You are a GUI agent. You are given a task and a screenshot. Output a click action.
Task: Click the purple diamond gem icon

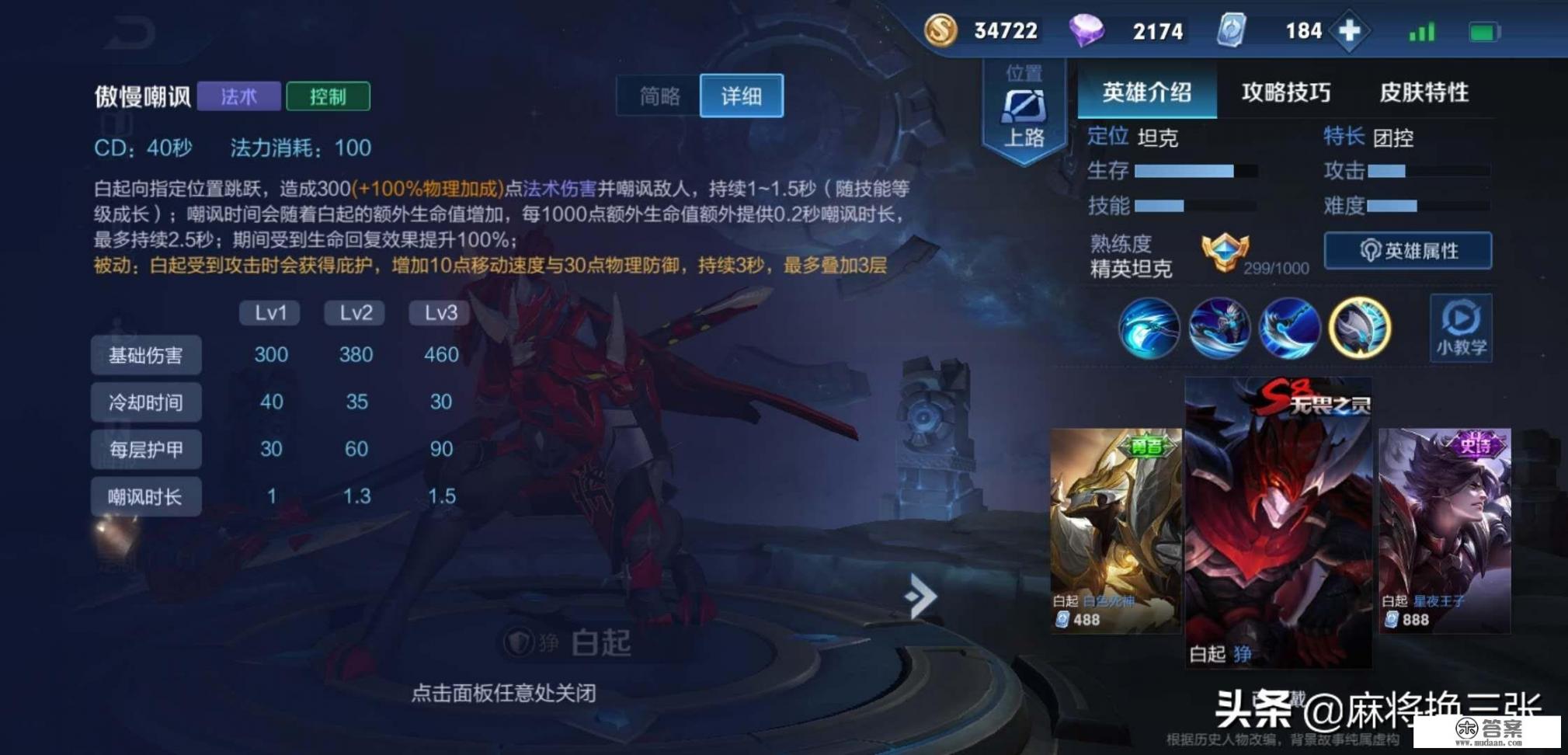pyautogui.click(x=1086, y=31)
